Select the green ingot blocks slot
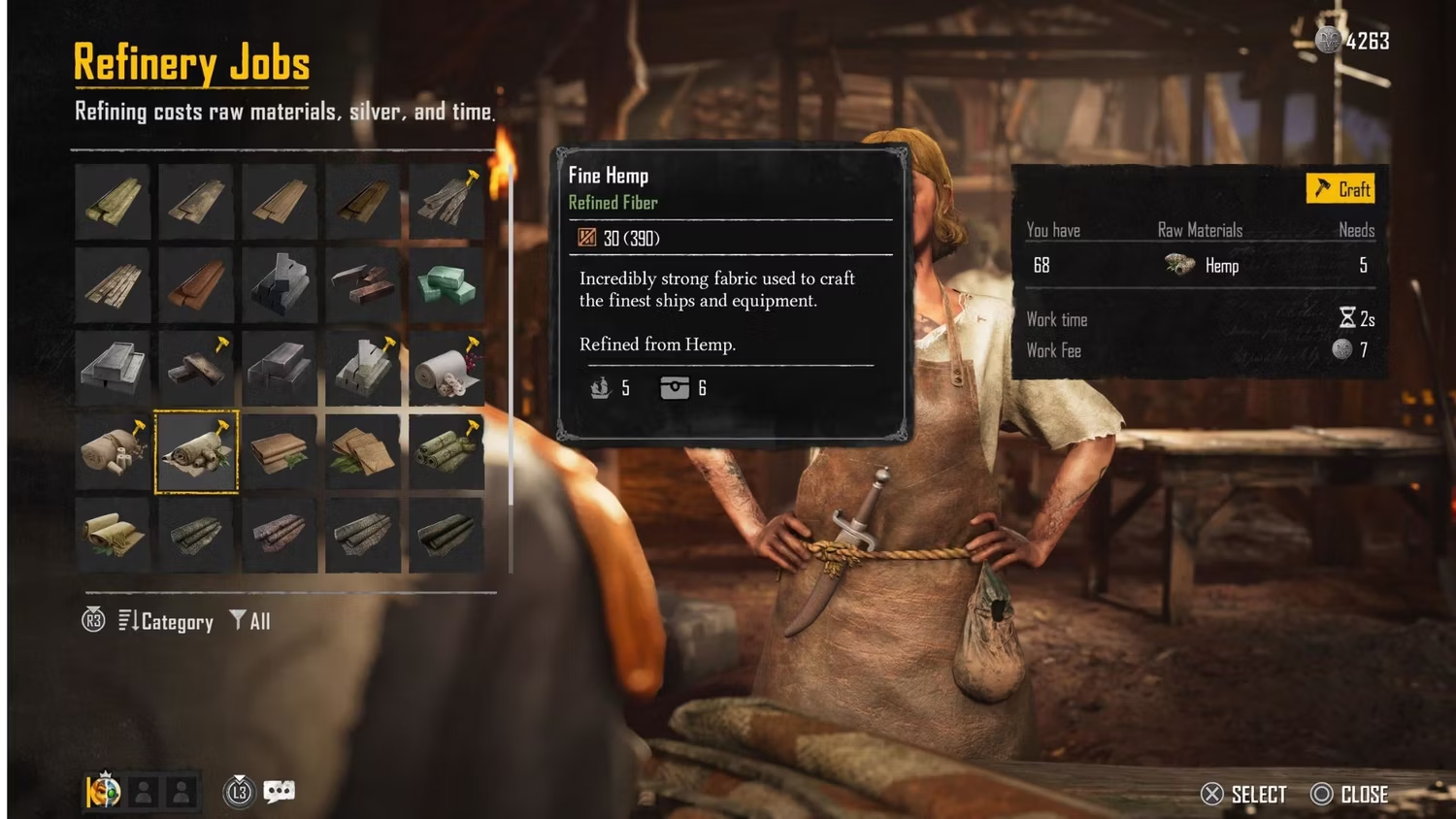The height and width of the screenshot is (819, 1456). 447,284
